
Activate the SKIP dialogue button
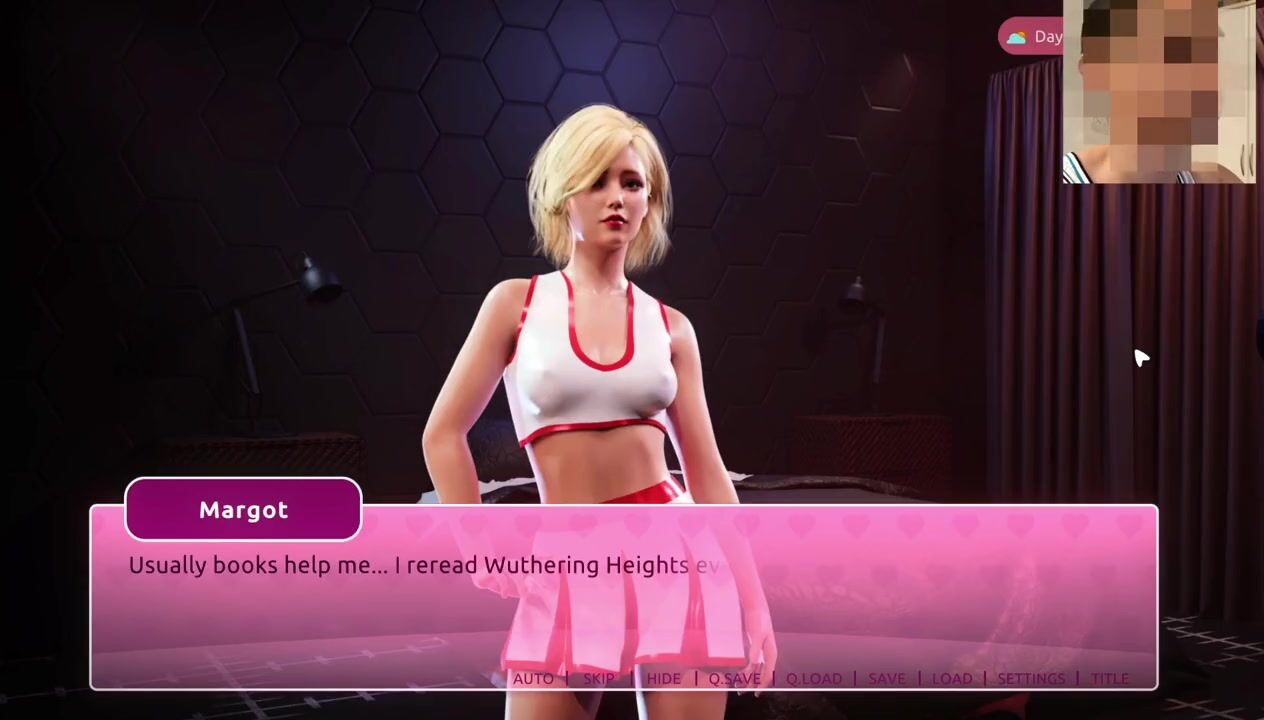[599, 678]
